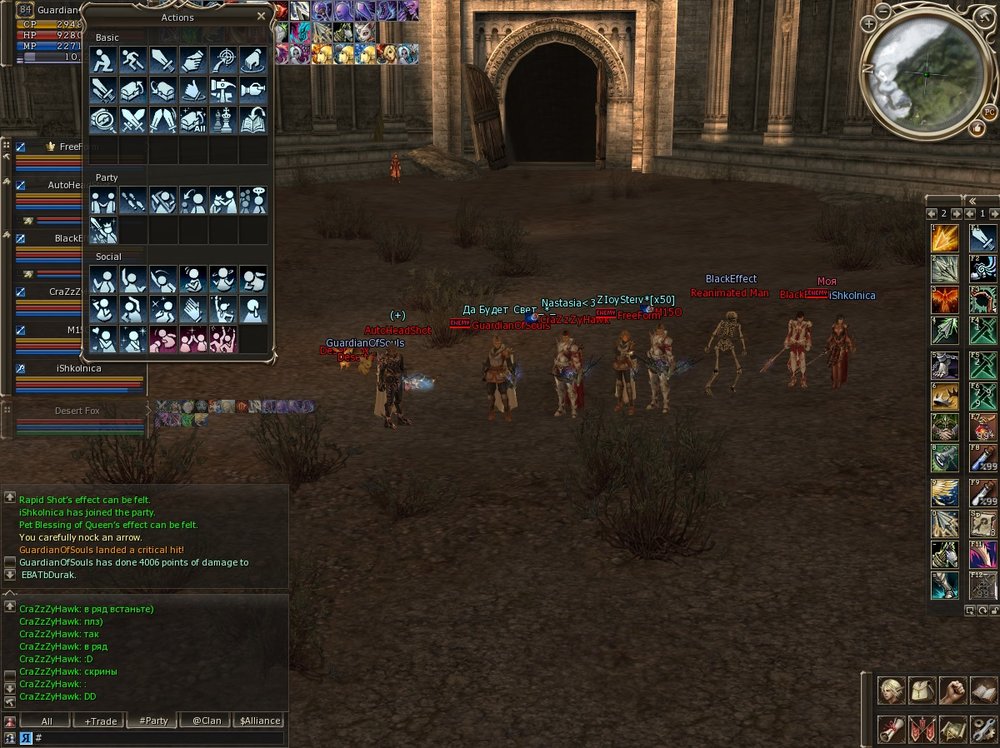Open the book icon in the bottom-right menu
1000x748 pixels.
983,690
